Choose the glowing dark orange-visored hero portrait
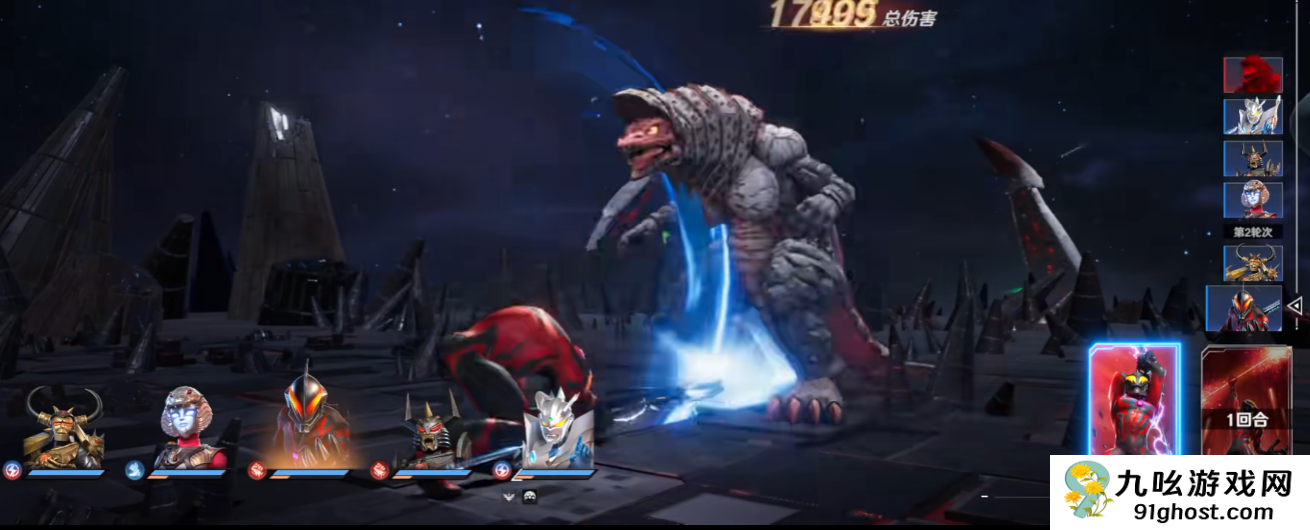 pyautogui.click(x=310, y=422)
